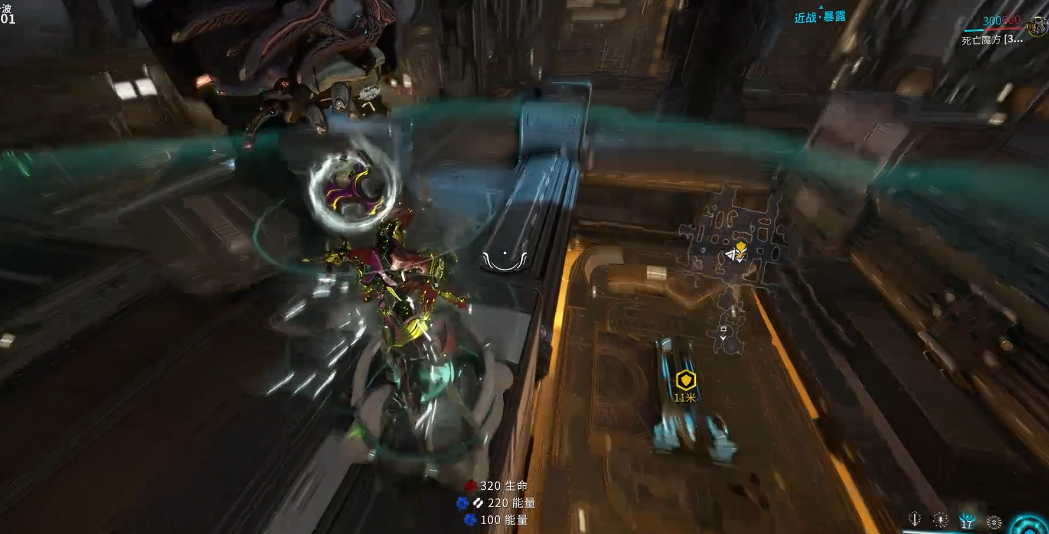Viewport: 1049px width, 534px height.
Task: Select the yellow objective marker at 11米
Action: click(x=685, y=380)
